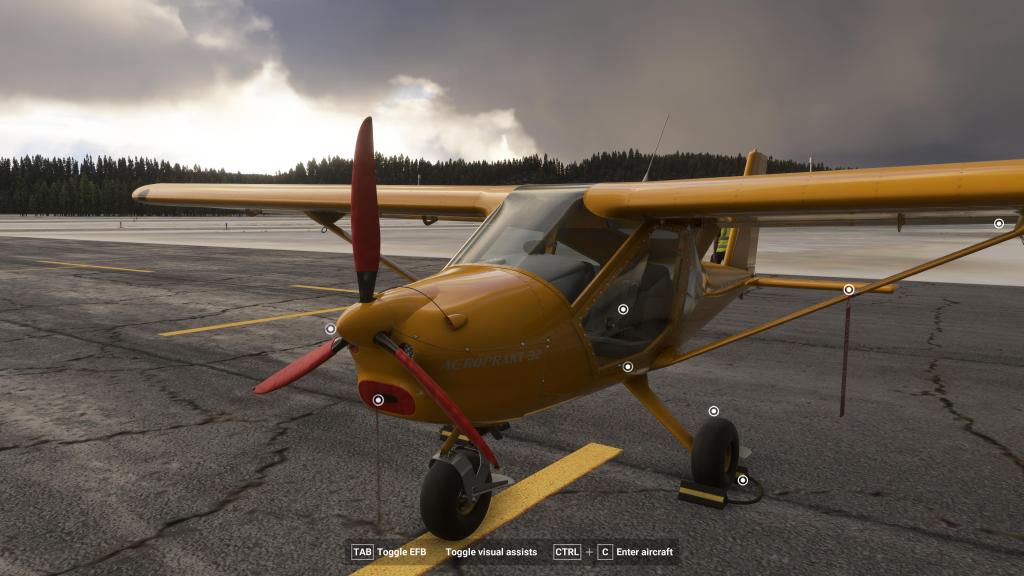This screenshot has height=576, width=1024.
Task: Click the Toggle visual assists option
Action: (491, 552)
